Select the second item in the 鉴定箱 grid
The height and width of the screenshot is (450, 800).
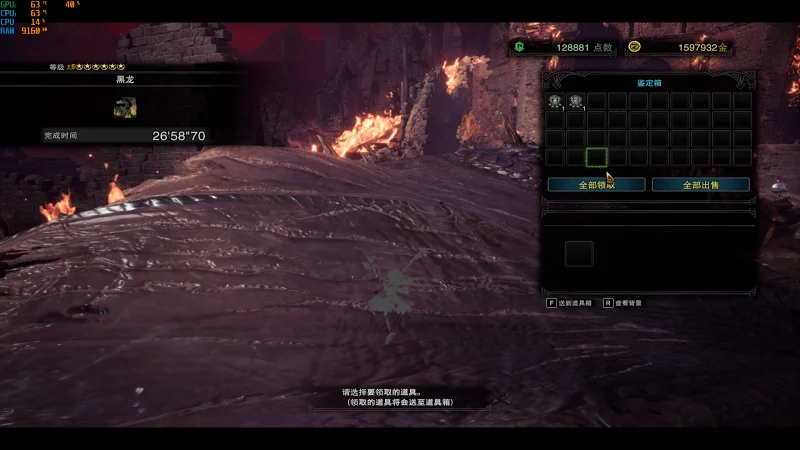(576, 101)
